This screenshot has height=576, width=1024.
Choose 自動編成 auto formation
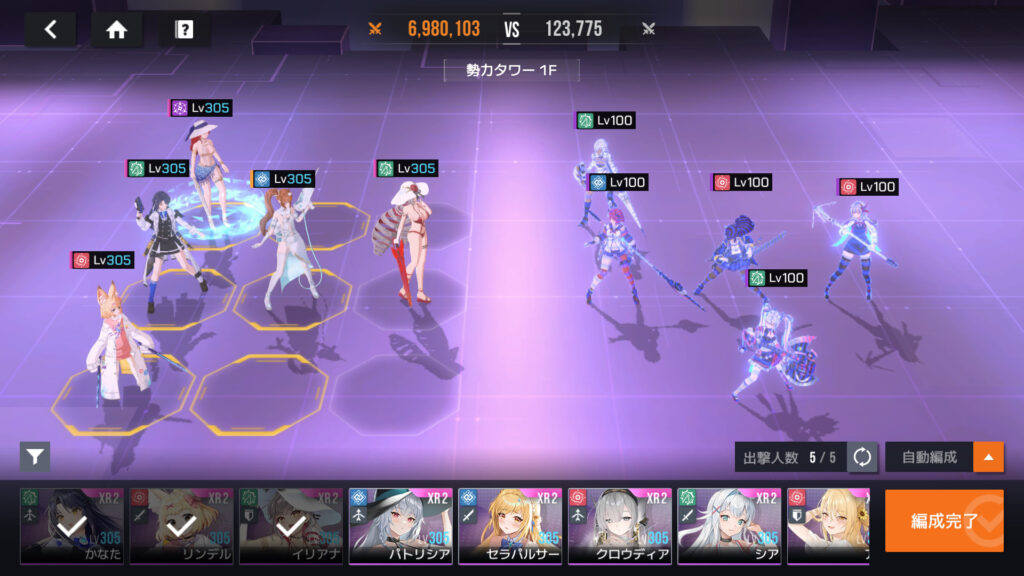929,457
